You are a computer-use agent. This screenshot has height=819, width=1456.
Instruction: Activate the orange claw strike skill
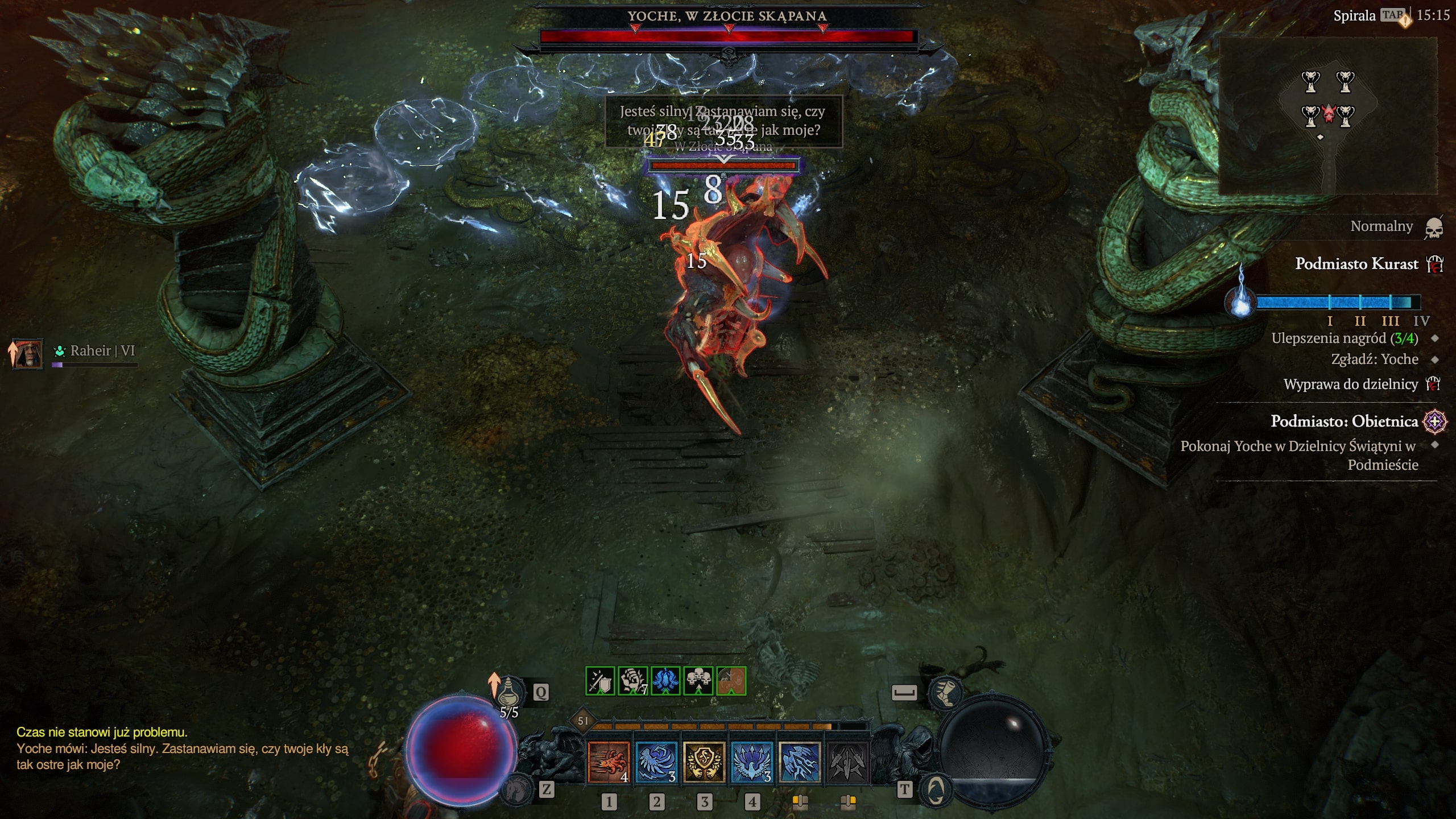point(609,762)
